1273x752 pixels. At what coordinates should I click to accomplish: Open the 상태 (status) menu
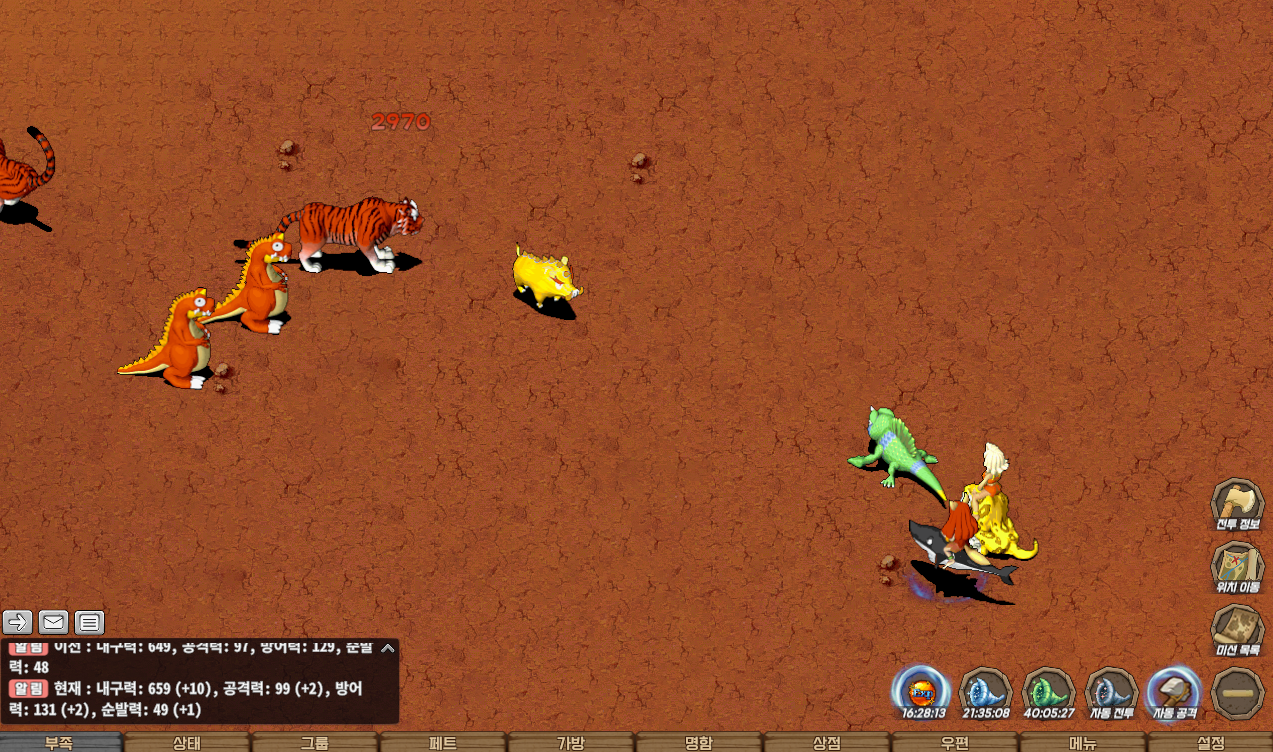[x=187, y=743]
